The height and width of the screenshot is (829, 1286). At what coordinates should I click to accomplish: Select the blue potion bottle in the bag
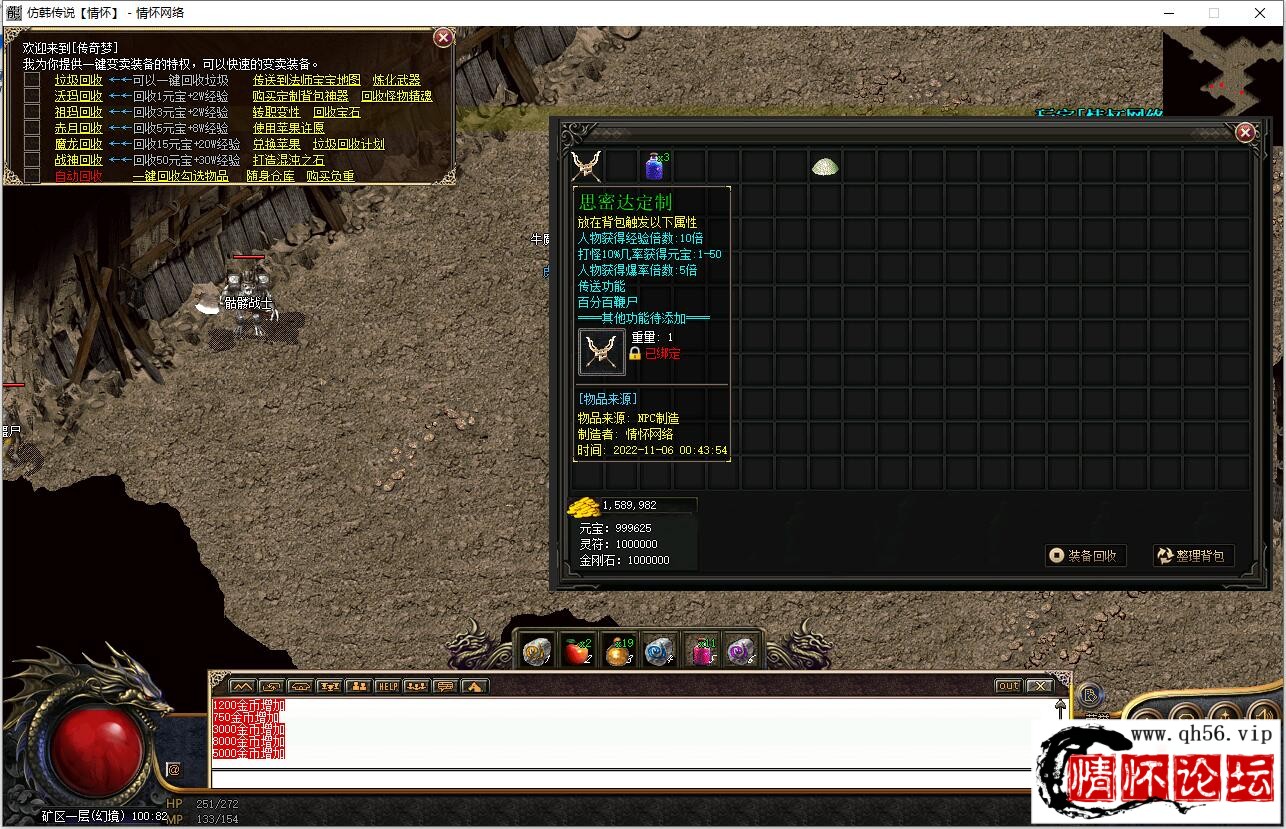click(x=655, y=166)
